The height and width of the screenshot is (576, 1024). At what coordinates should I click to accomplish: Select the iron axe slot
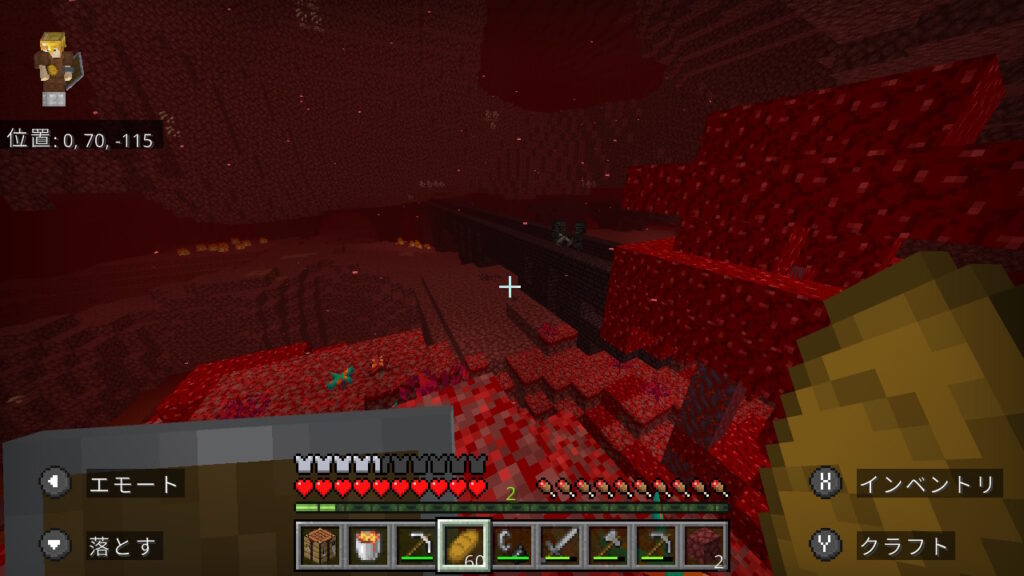click(606, 546)
